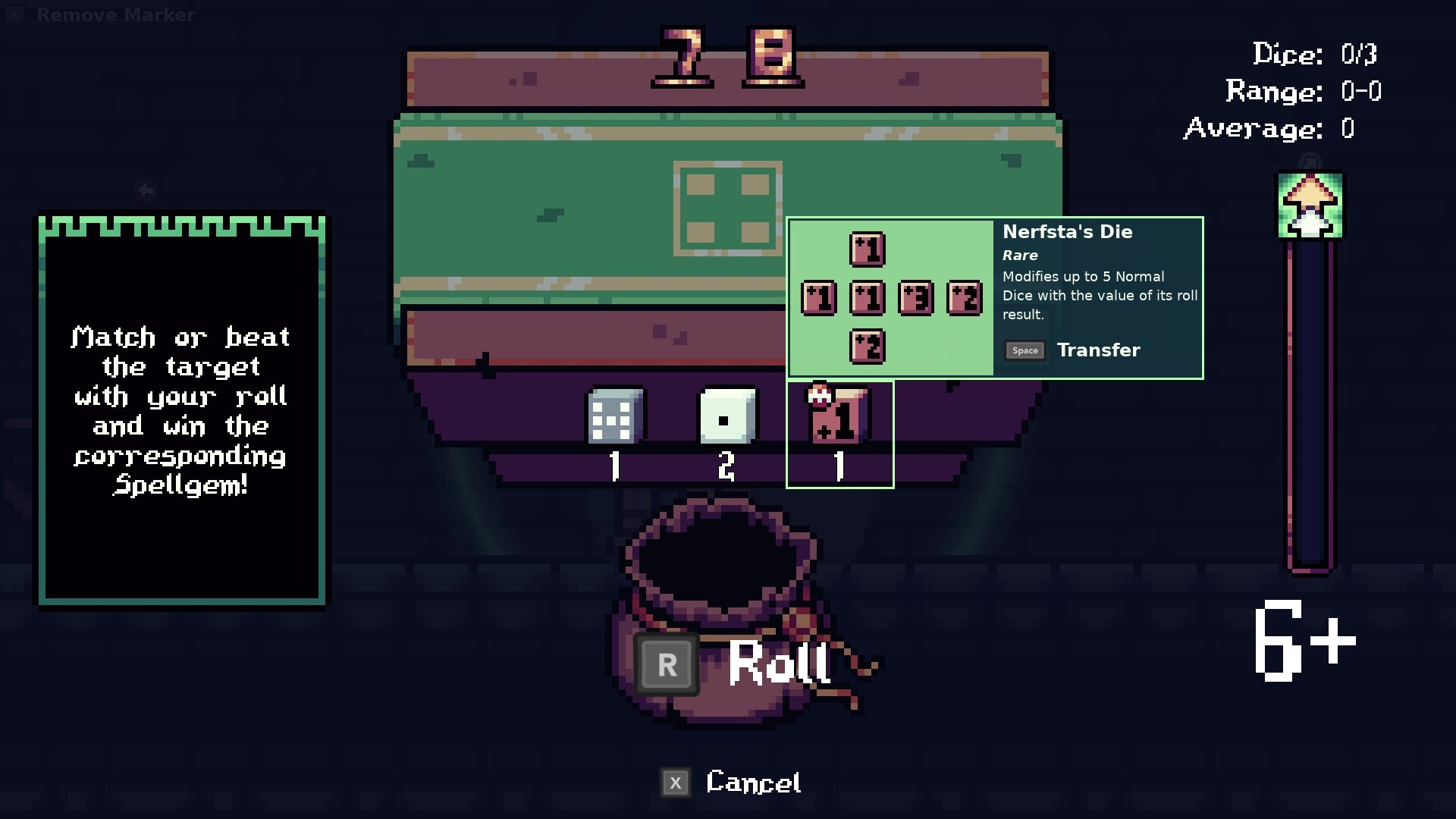Select the six-pip normal die
Viewport: 1456px width, 819px height.
tap(614, 416)
